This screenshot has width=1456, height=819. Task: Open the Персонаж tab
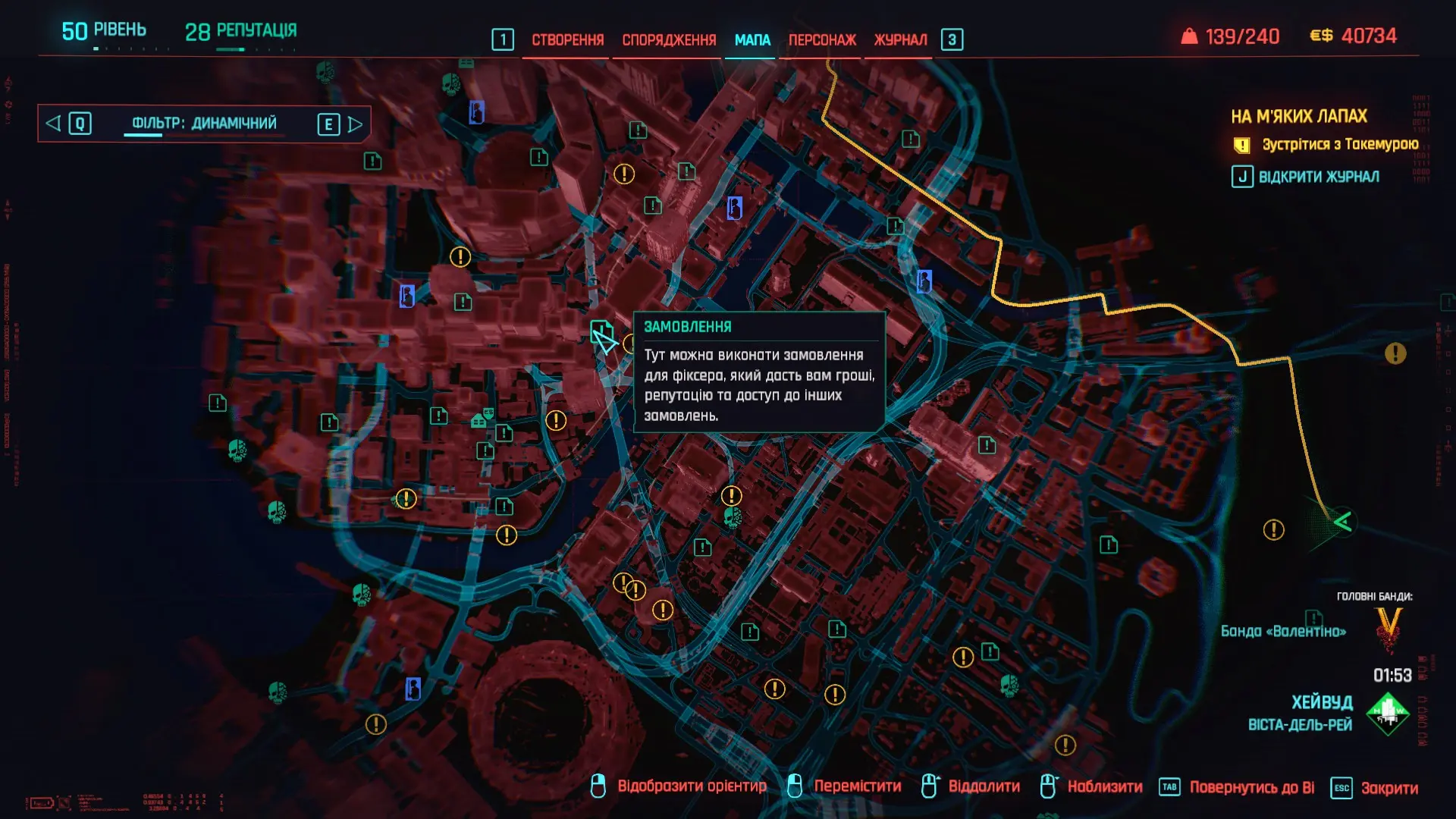(822, 40)
